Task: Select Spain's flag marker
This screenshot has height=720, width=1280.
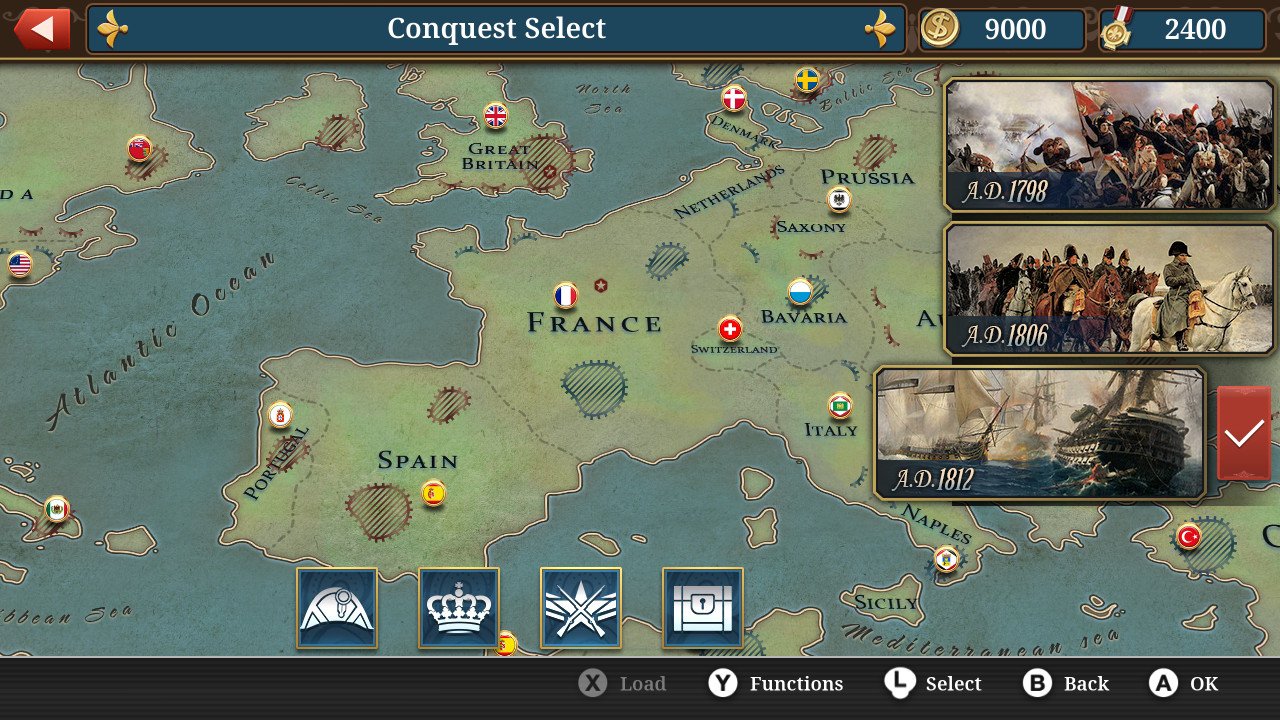Action: point(433,492)
